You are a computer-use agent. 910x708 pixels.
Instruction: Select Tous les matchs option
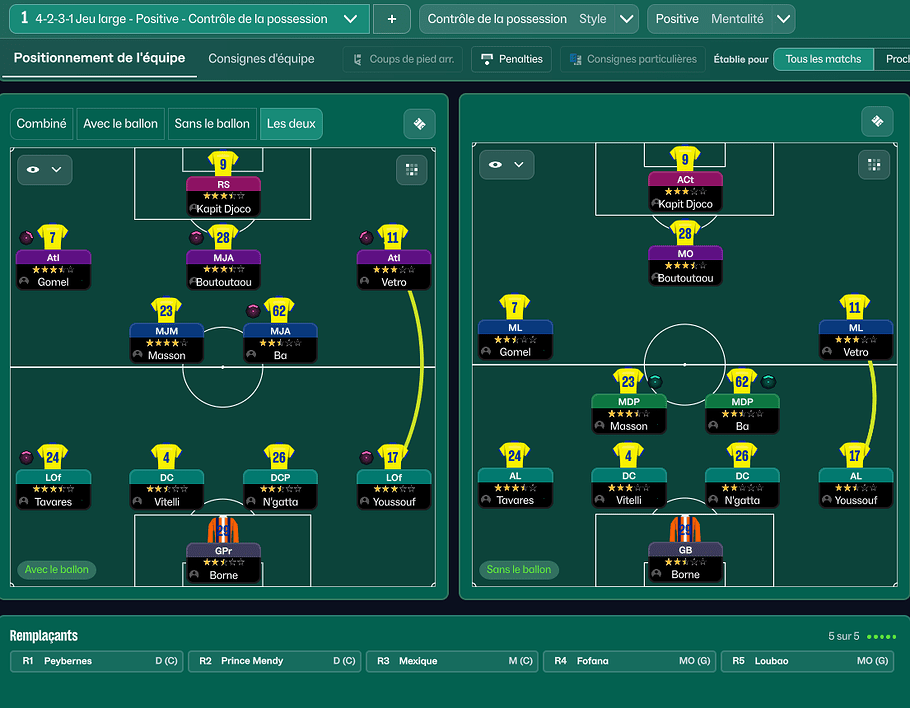(x=822, y=59)
